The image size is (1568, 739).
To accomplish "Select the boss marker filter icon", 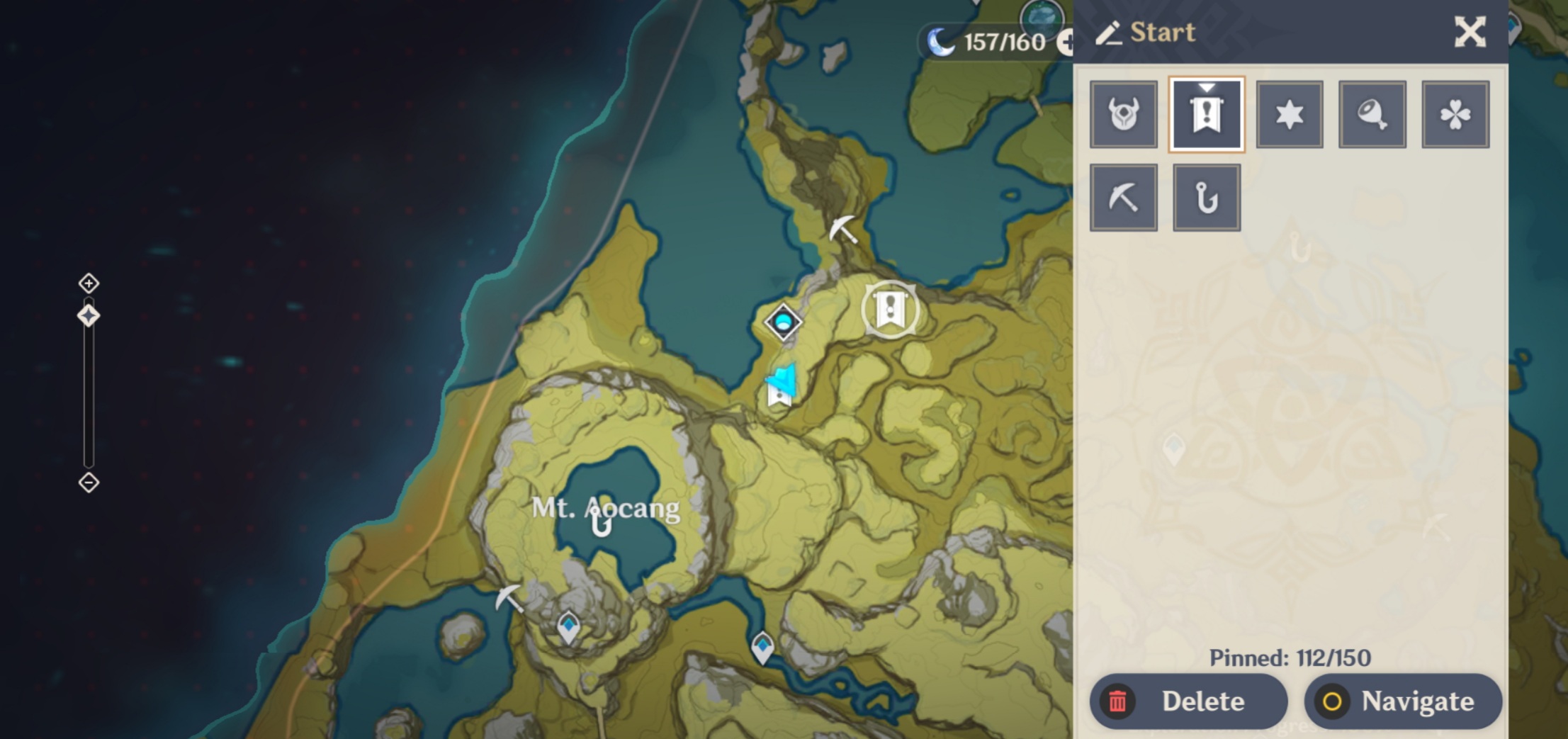I will pos(1124,113).
